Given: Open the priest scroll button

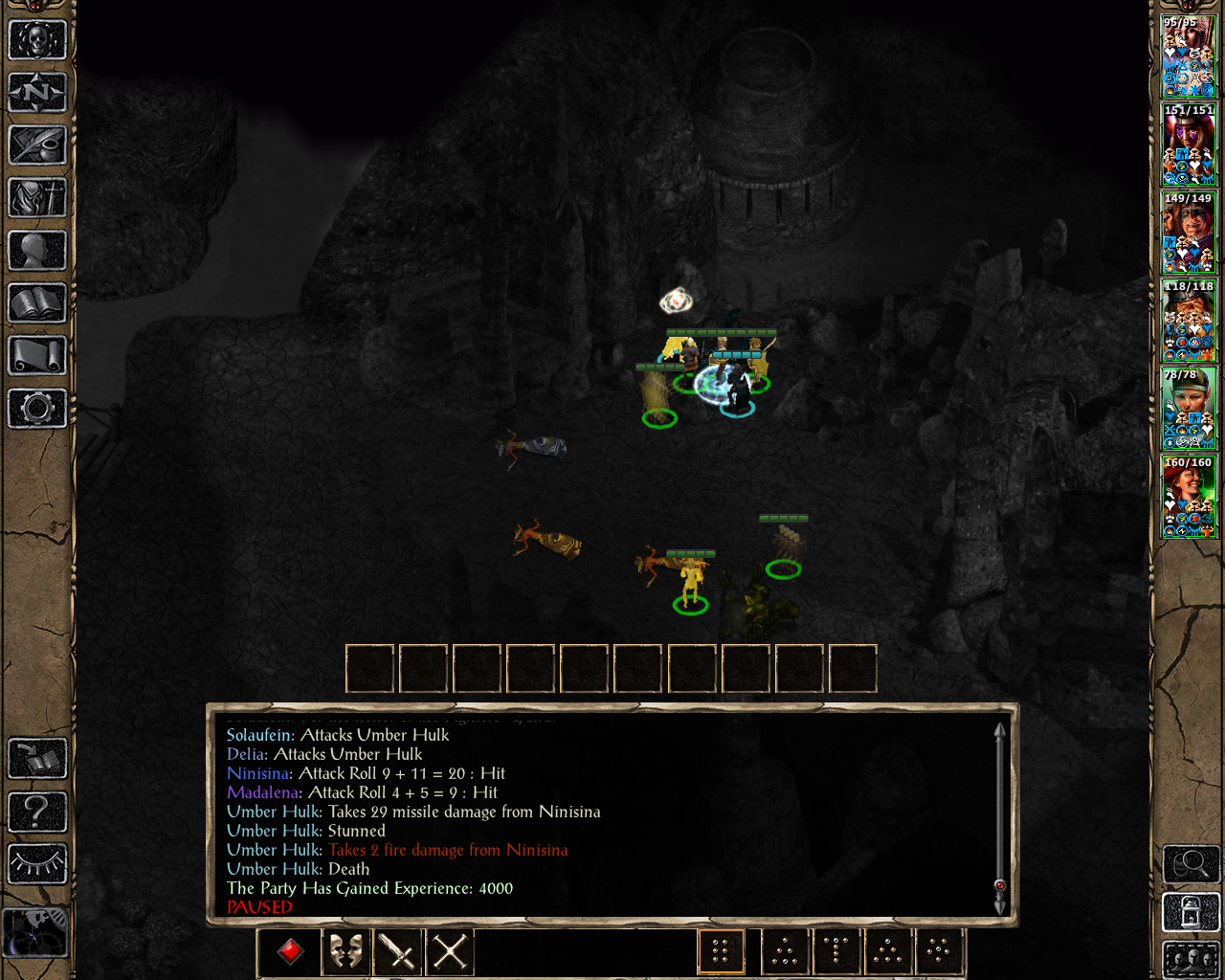Looking at the screenshot, I should click(x=37, y=356).
